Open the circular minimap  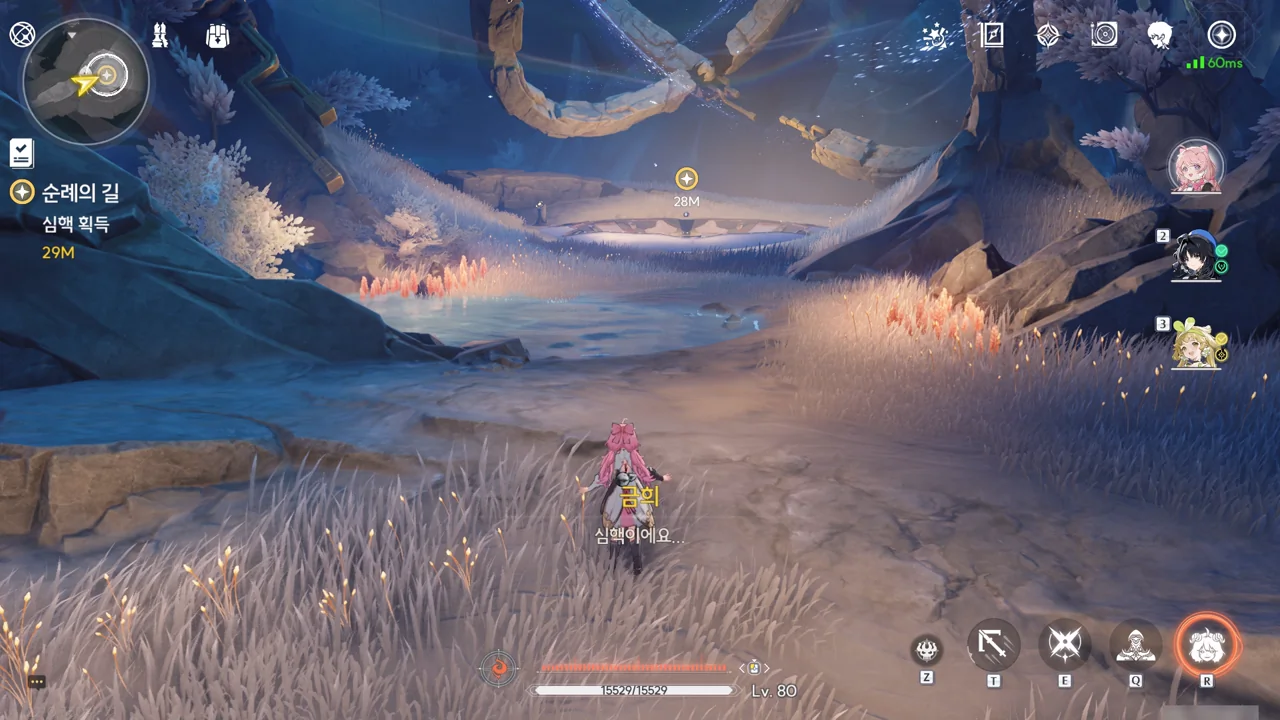tap(86, 81)
